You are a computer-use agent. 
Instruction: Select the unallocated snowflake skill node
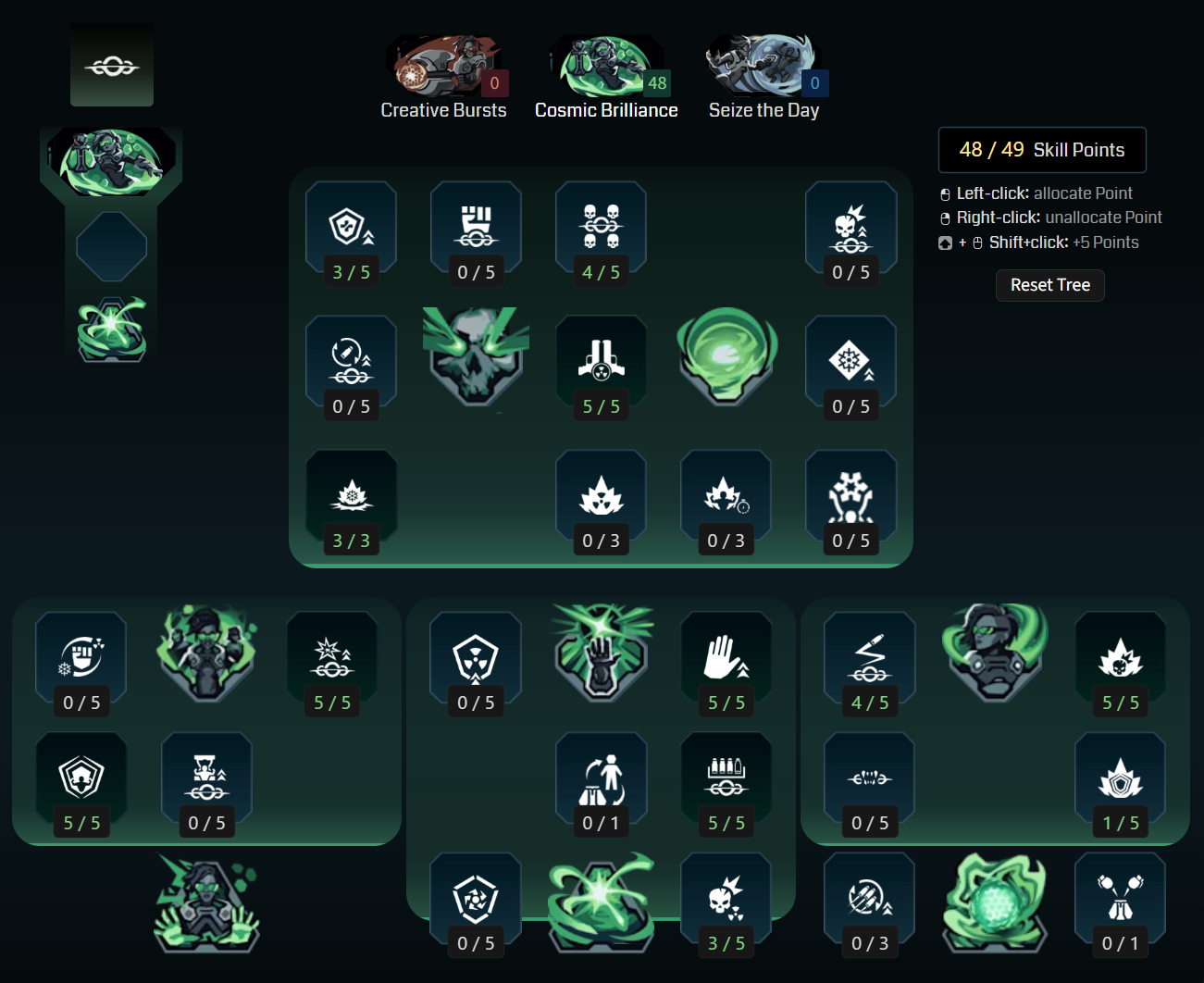pyautogui.click(x=850, y=359)
